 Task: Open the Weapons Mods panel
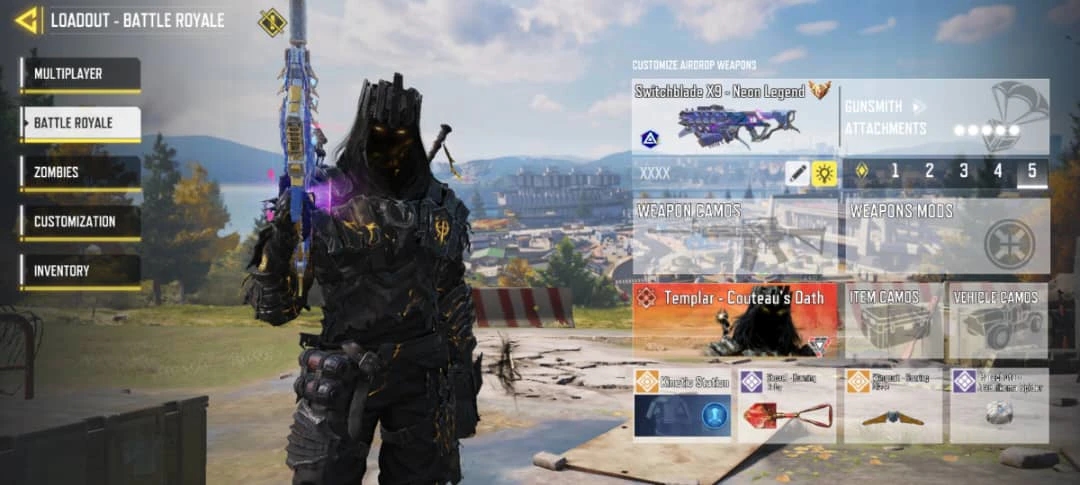pos(945,237)
